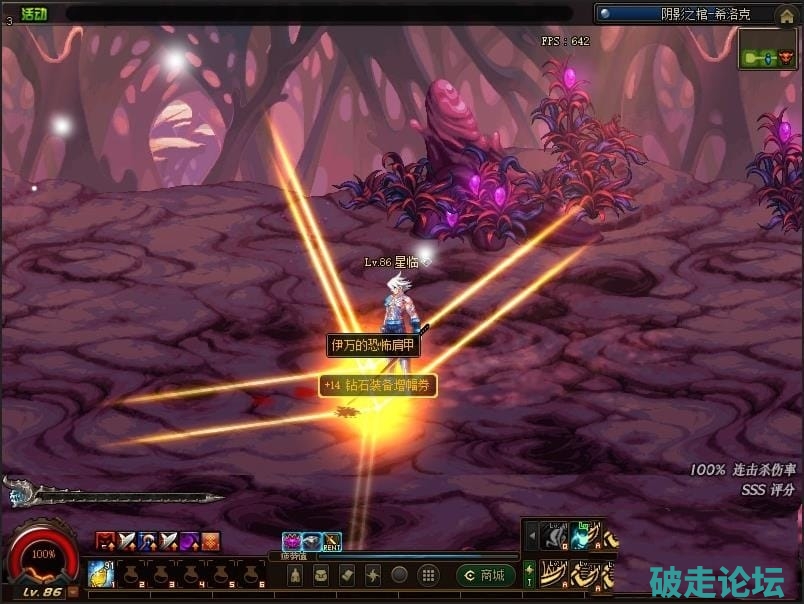Select the PENT buff icon
The height and width of the screenshot is (604, 804).
[x=332, y=542]
